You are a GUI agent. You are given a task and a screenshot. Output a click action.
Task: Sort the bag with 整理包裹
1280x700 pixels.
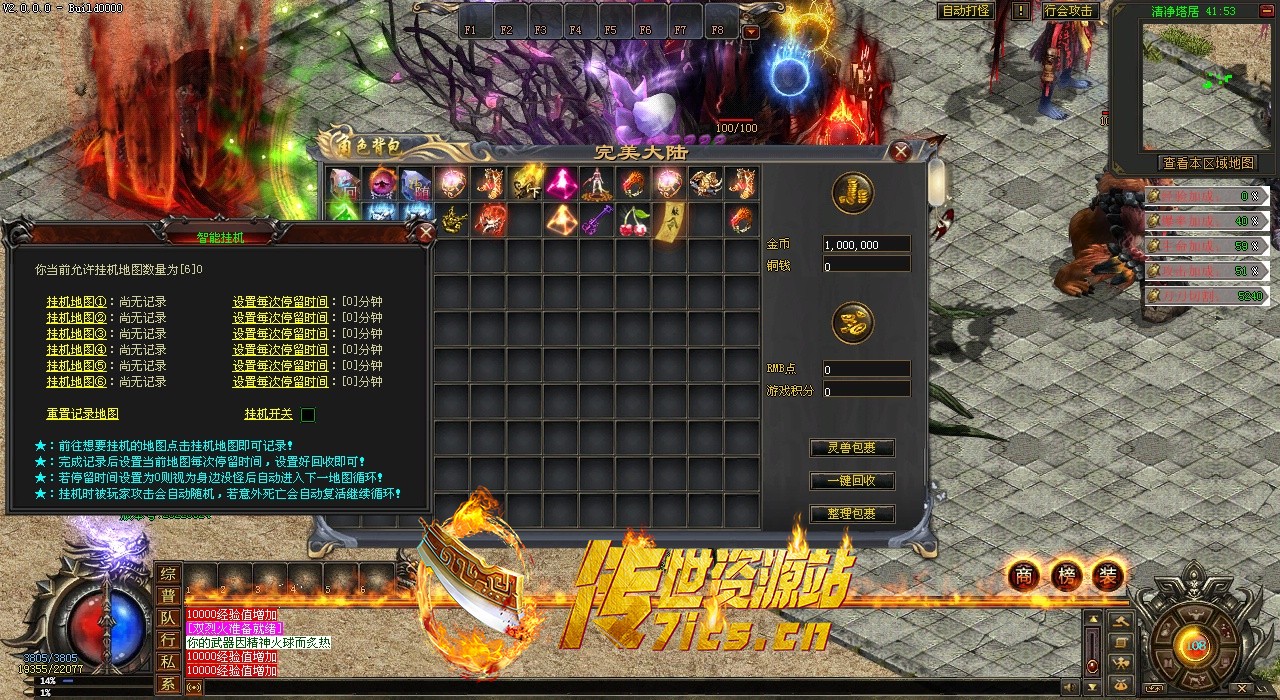point(852,514)
